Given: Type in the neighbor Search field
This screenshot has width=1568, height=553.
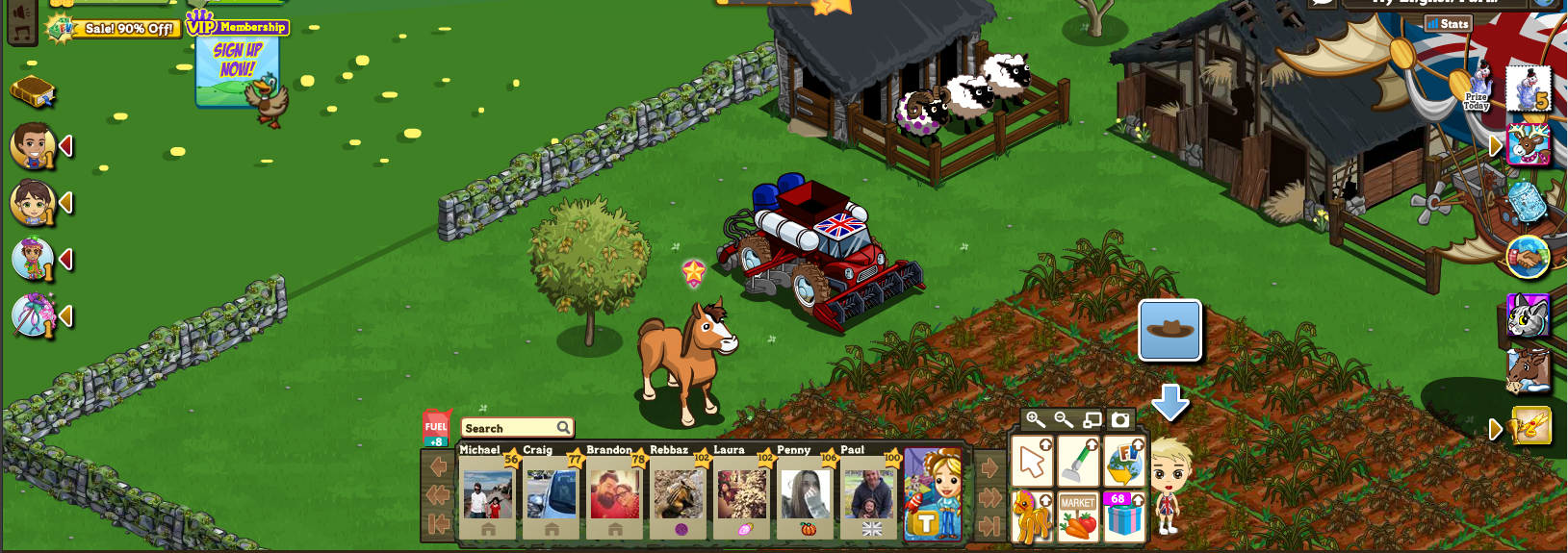Looking at the screenshot, I should [509, 428].
